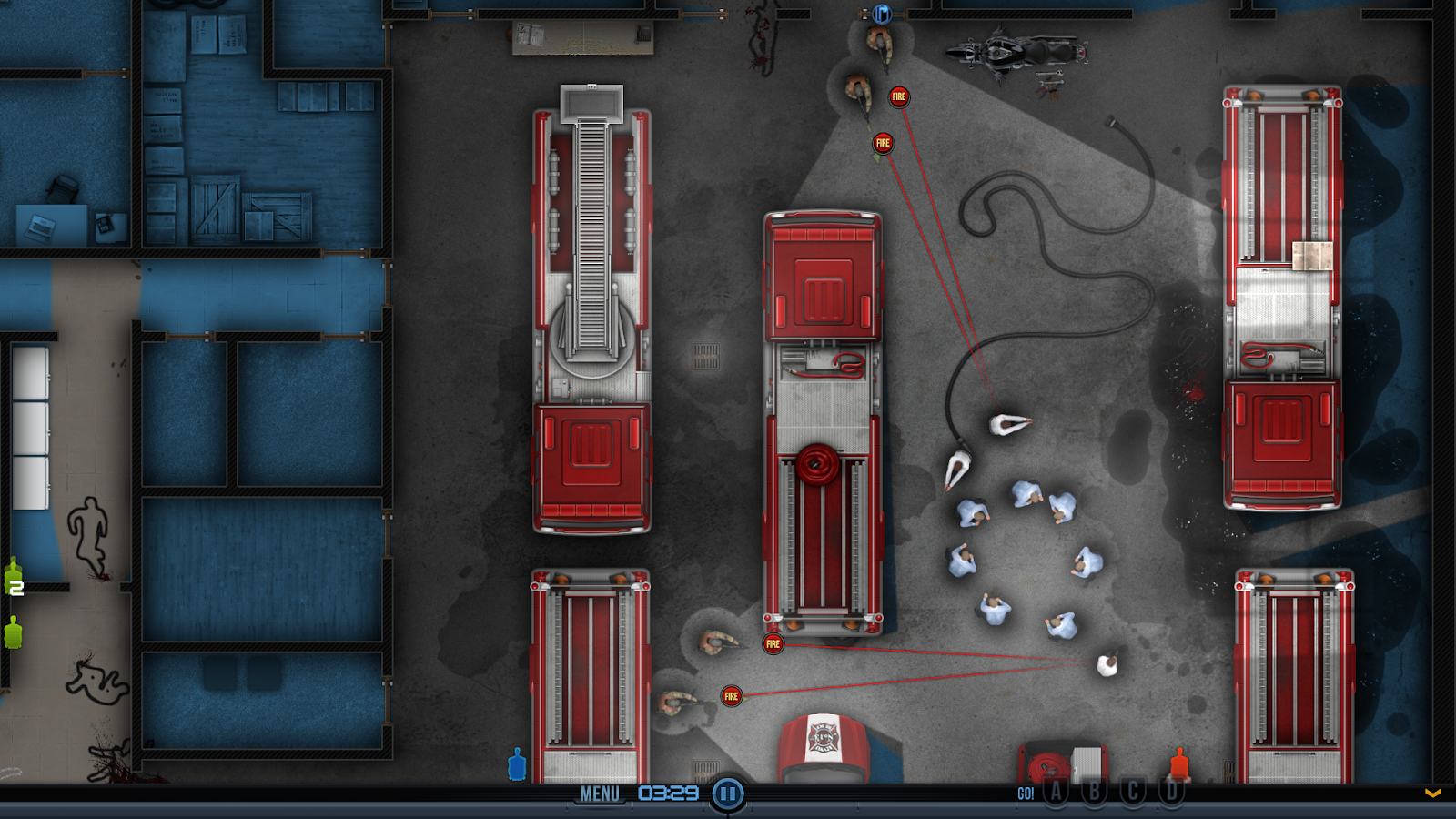The image size is (1456, 819).
Task: Expand the chevron panel at bottom right corner
Action: pos(1434,793)
